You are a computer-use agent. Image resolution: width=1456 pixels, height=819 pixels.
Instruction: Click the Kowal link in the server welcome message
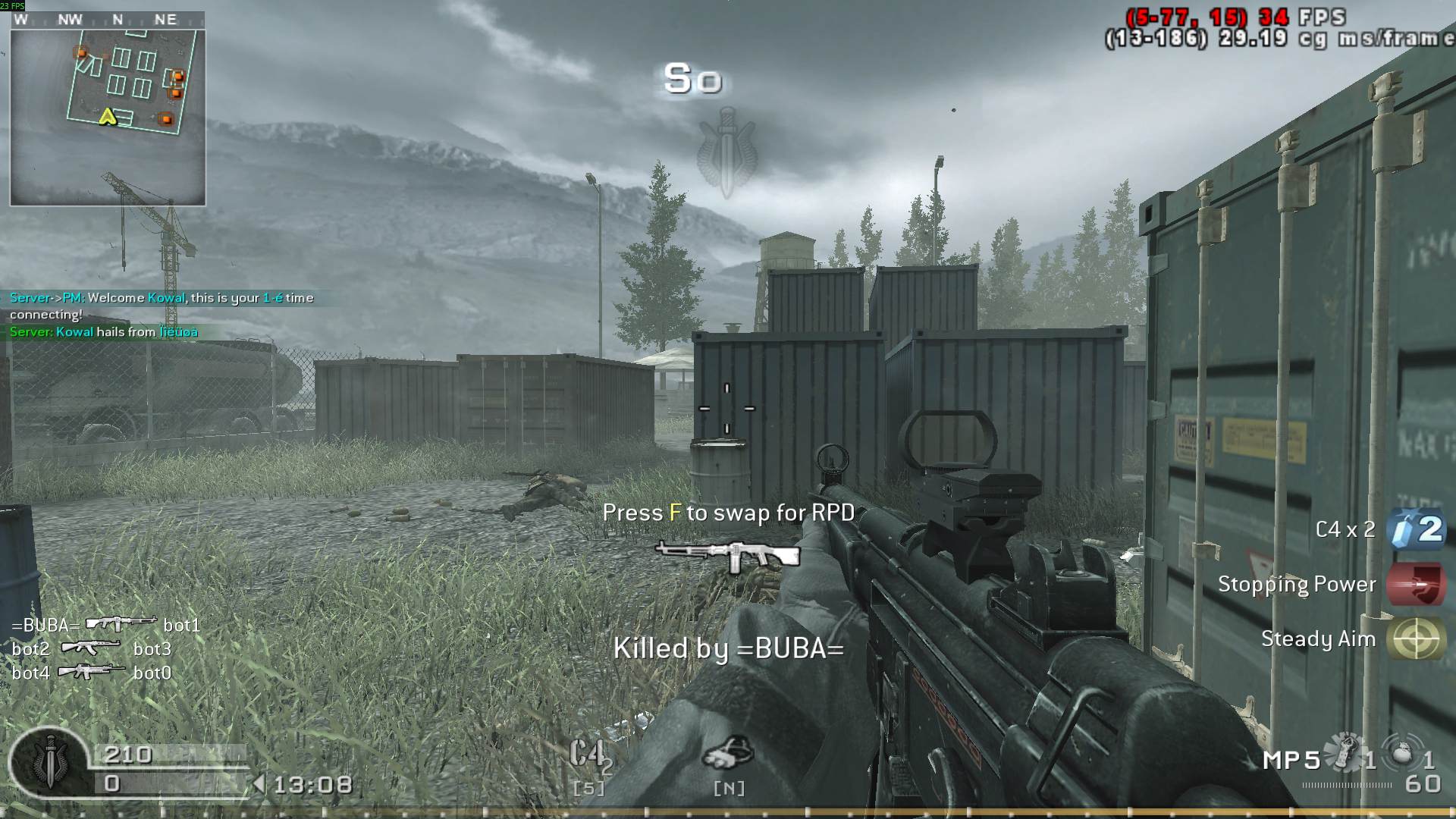click(x=165, y=297)
